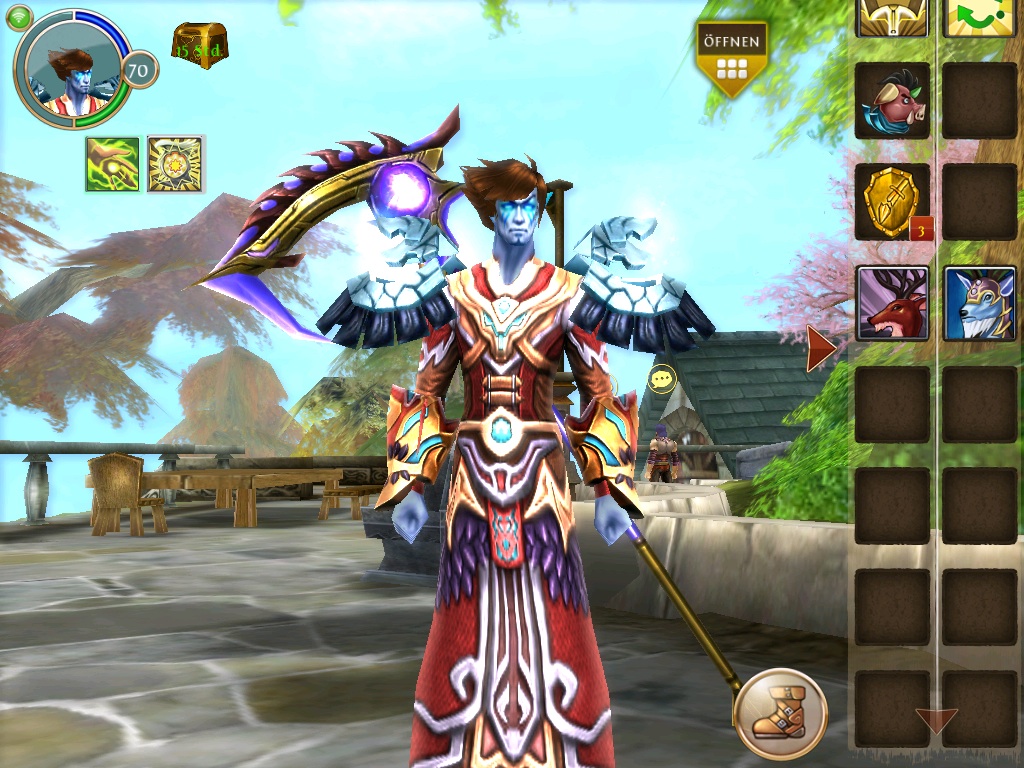Open the golden treasure chest timer
This screenshot has width=1024, height=768.
199,45
